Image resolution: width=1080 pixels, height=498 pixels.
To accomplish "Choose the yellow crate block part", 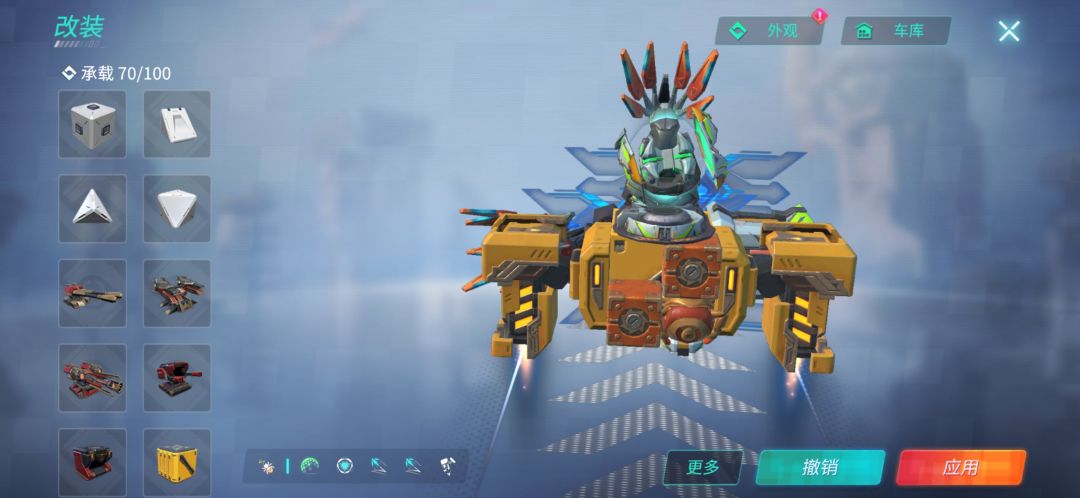I will 177,461.
